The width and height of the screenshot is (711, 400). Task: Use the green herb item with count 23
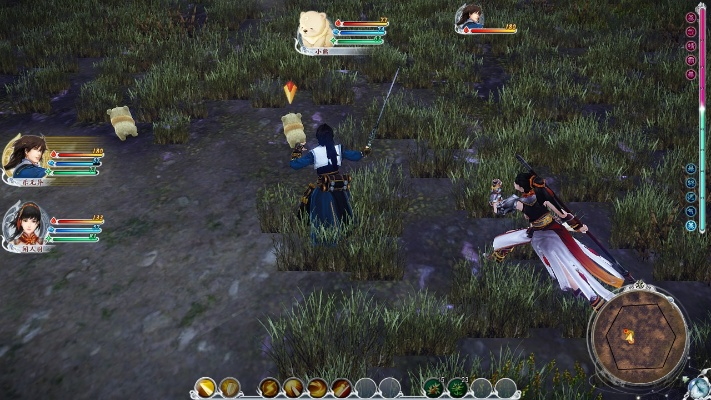[458, 387]
